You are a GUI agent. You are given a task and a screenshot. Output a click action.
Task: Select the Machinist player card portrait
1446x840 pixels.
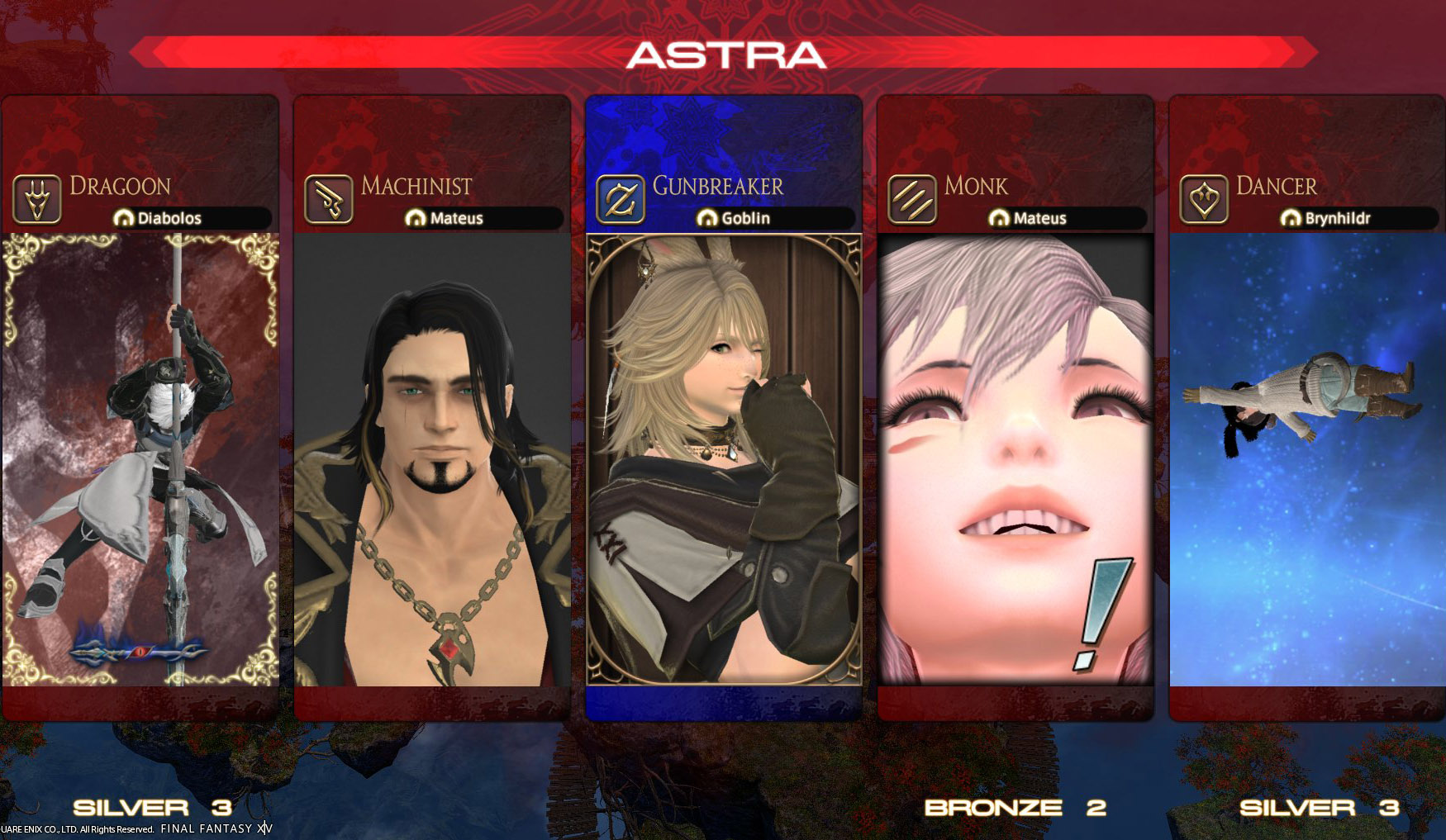coord(432,459)
